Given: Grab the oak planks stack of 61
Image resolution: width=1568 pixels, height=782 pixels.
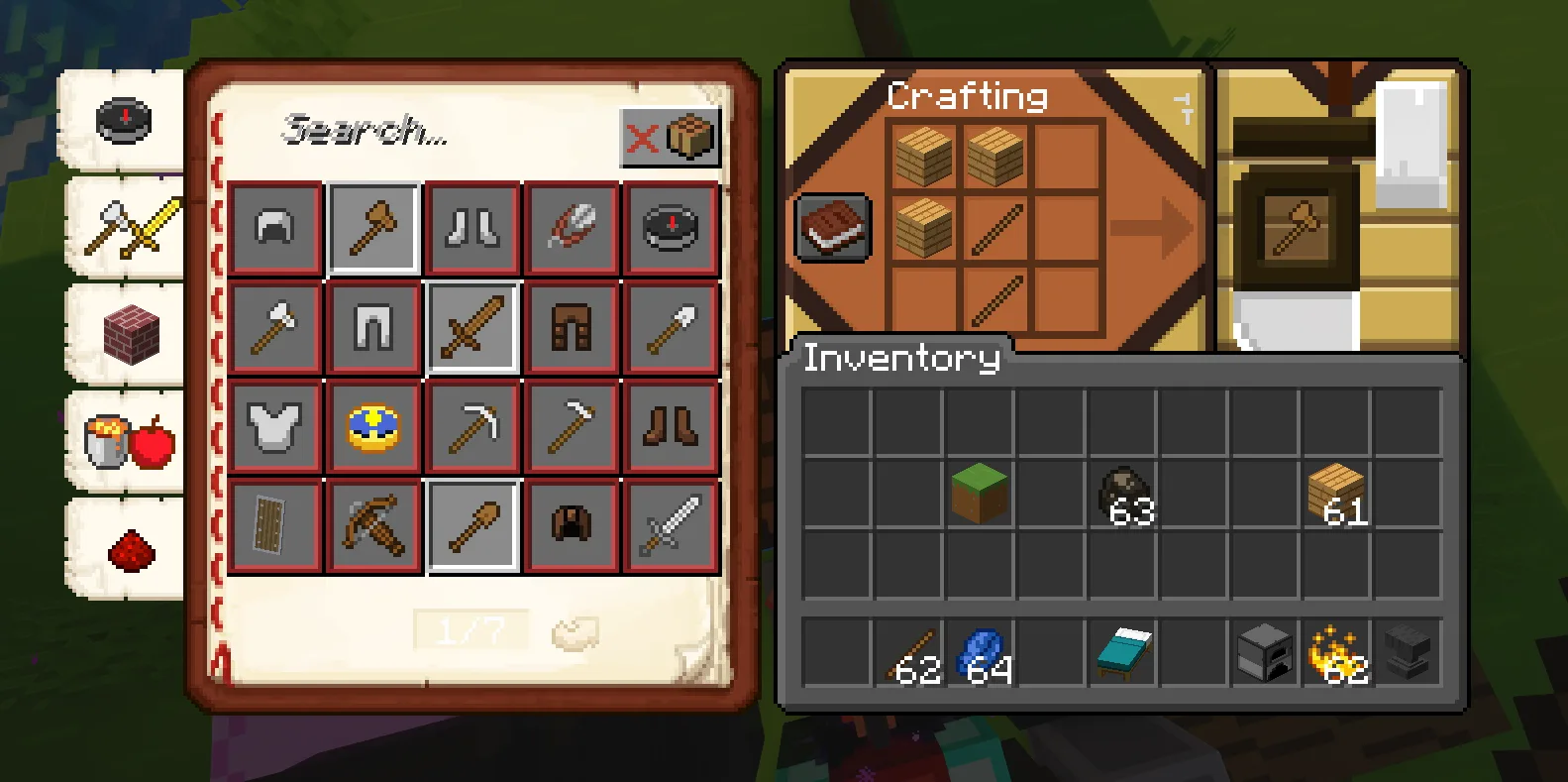Looking at the screenshot, I should (1336, 494).
